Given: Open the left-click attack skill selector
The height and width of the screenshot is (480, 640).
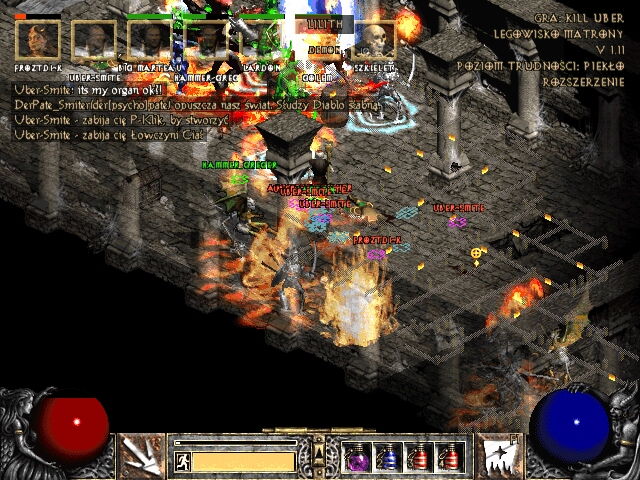Looking at the screenshot, I should pyautogui.click(x=139, y=455).
